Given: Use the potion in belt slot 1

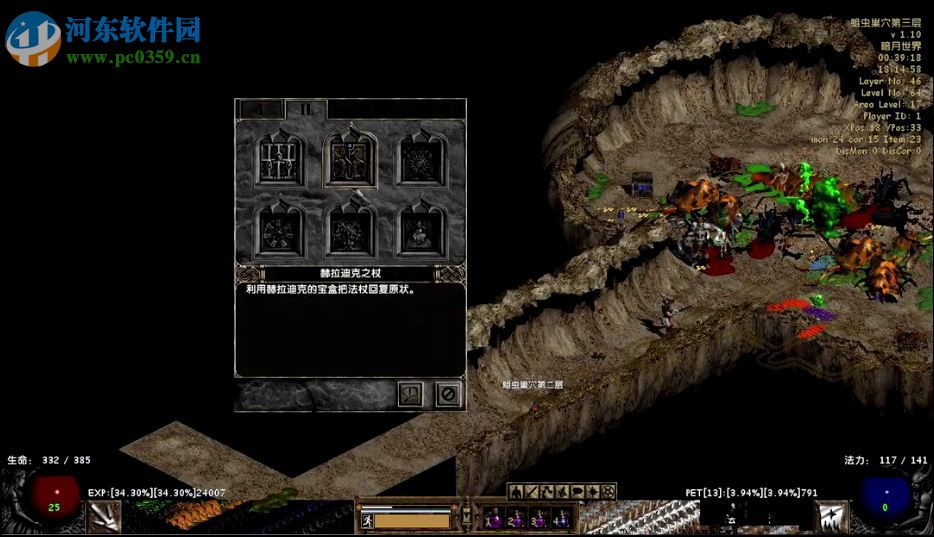Looking at the screenshot, I should (494, 519).
